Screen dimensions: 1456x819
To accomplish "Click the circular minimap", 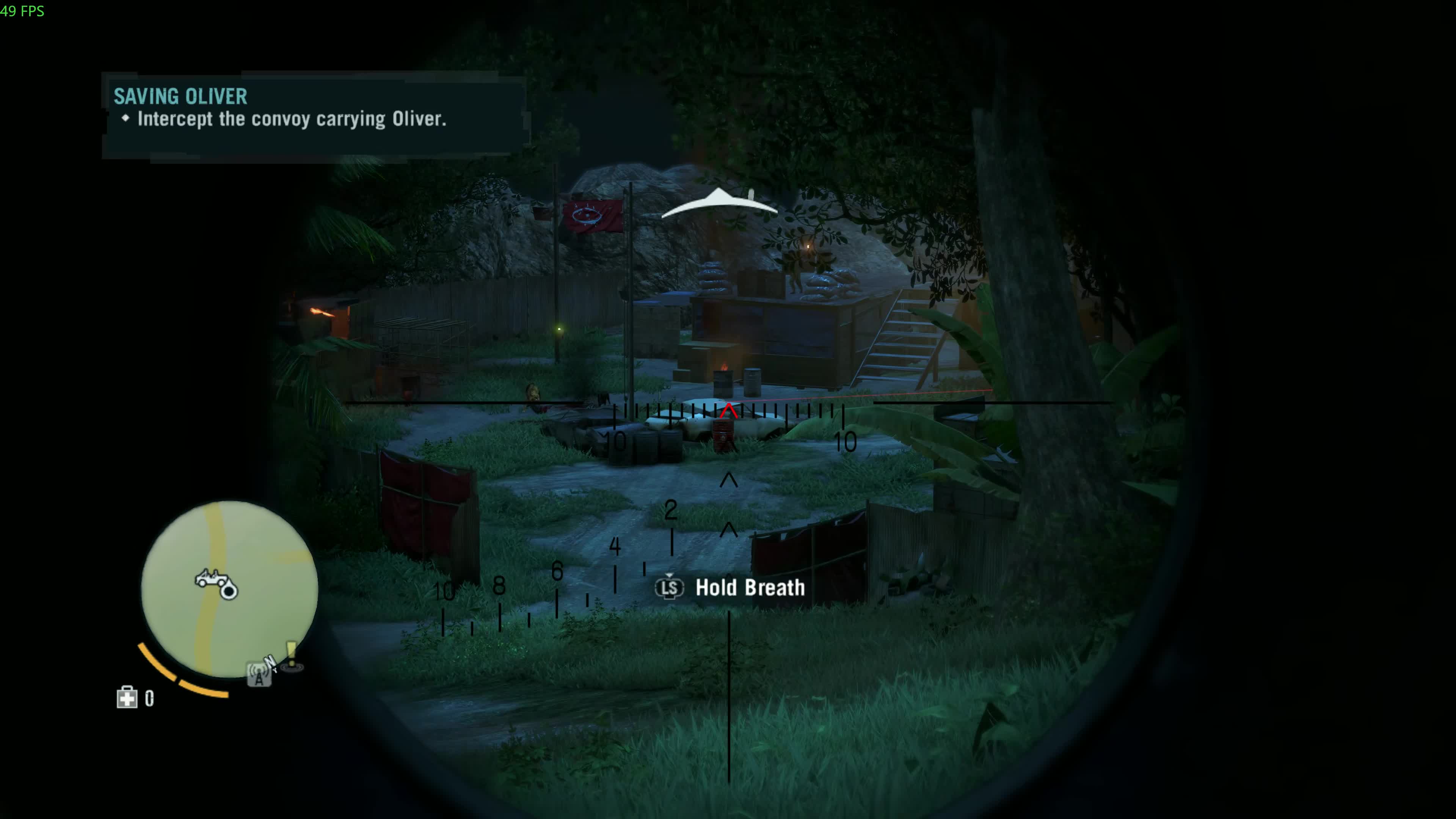I will (229, 588).
